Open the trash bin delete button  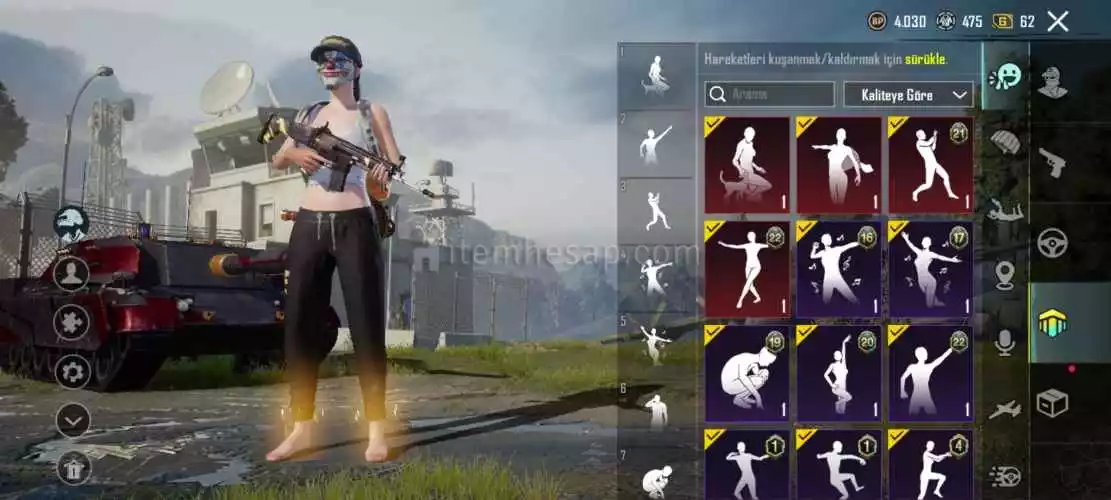72,465
